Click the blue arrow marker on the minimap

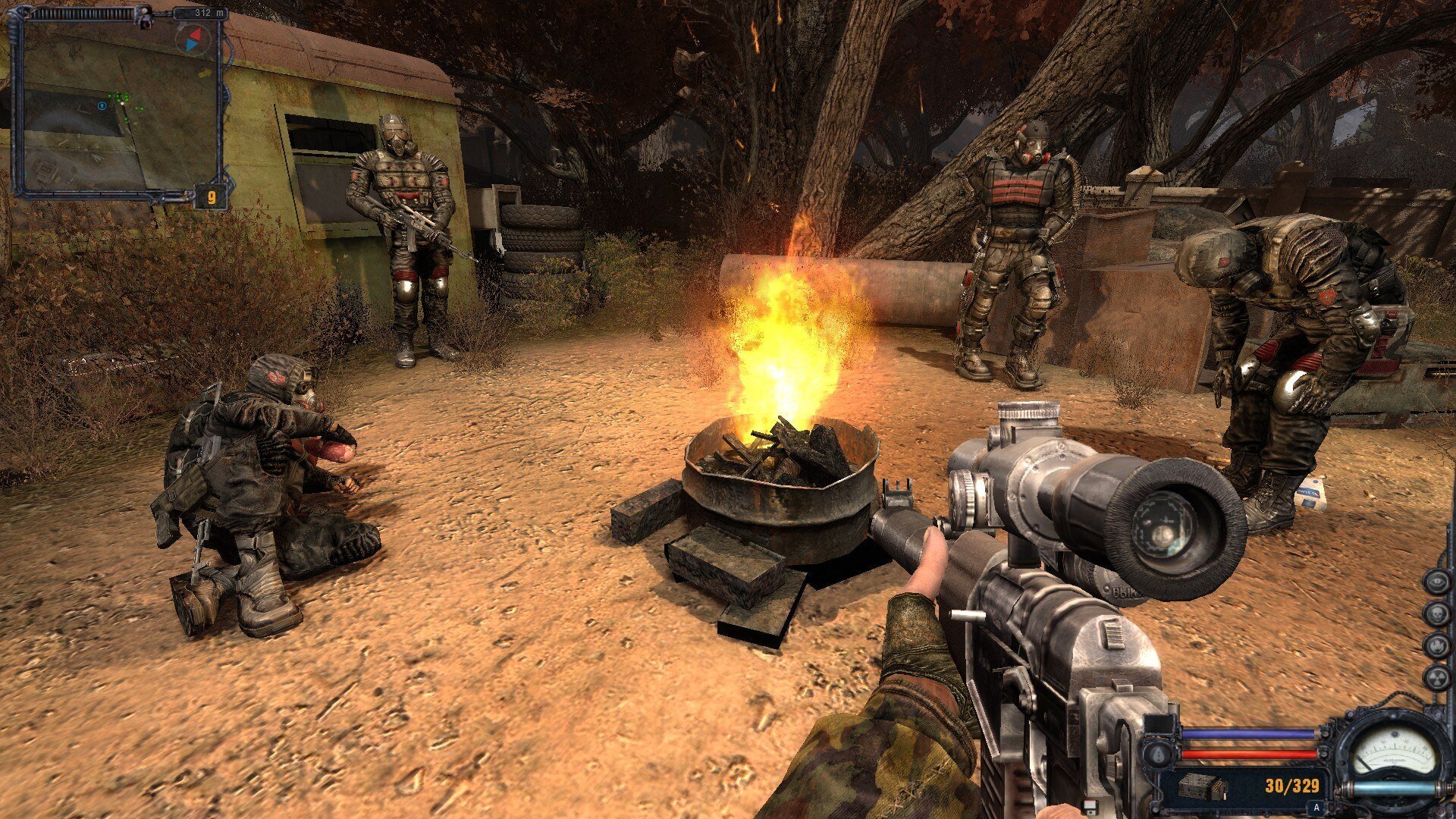point(102,106)
